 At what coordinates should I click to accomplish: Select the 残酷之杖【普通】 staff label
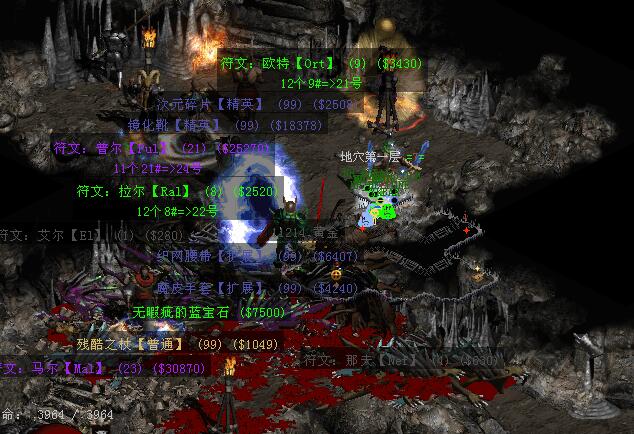pyautogui.click(x=162, y=344)
